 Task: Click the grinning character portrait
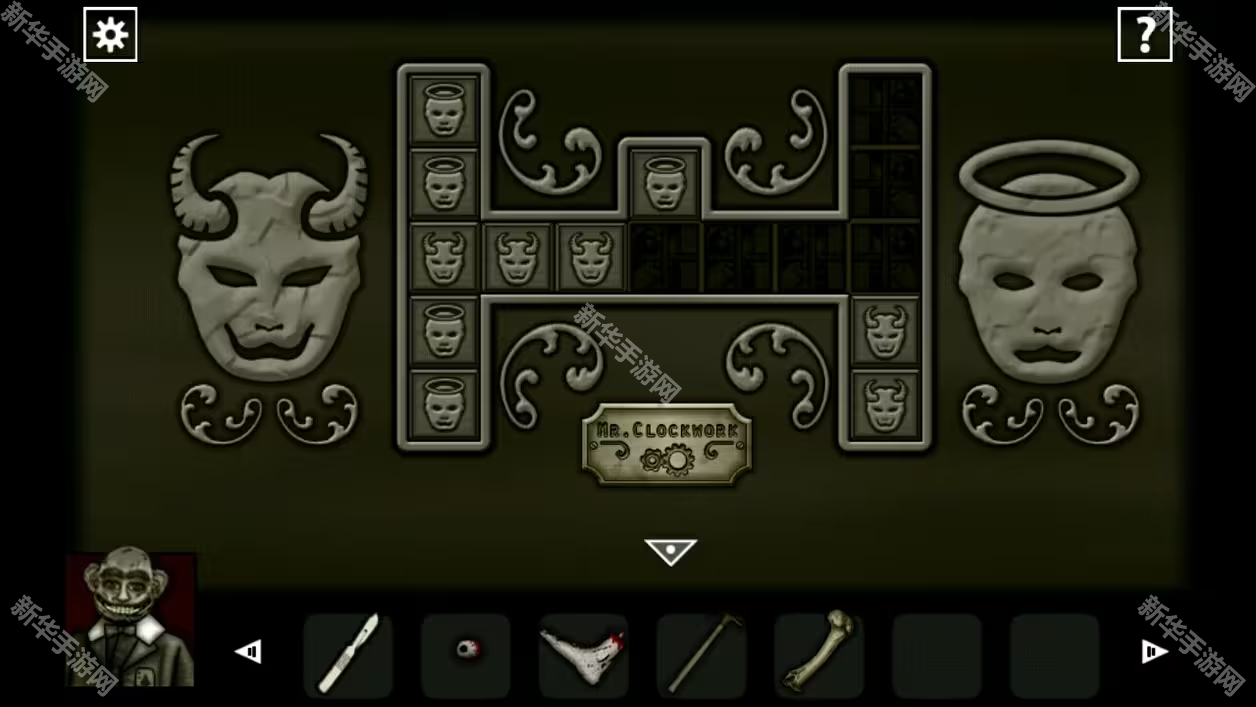tap(130, 619)
